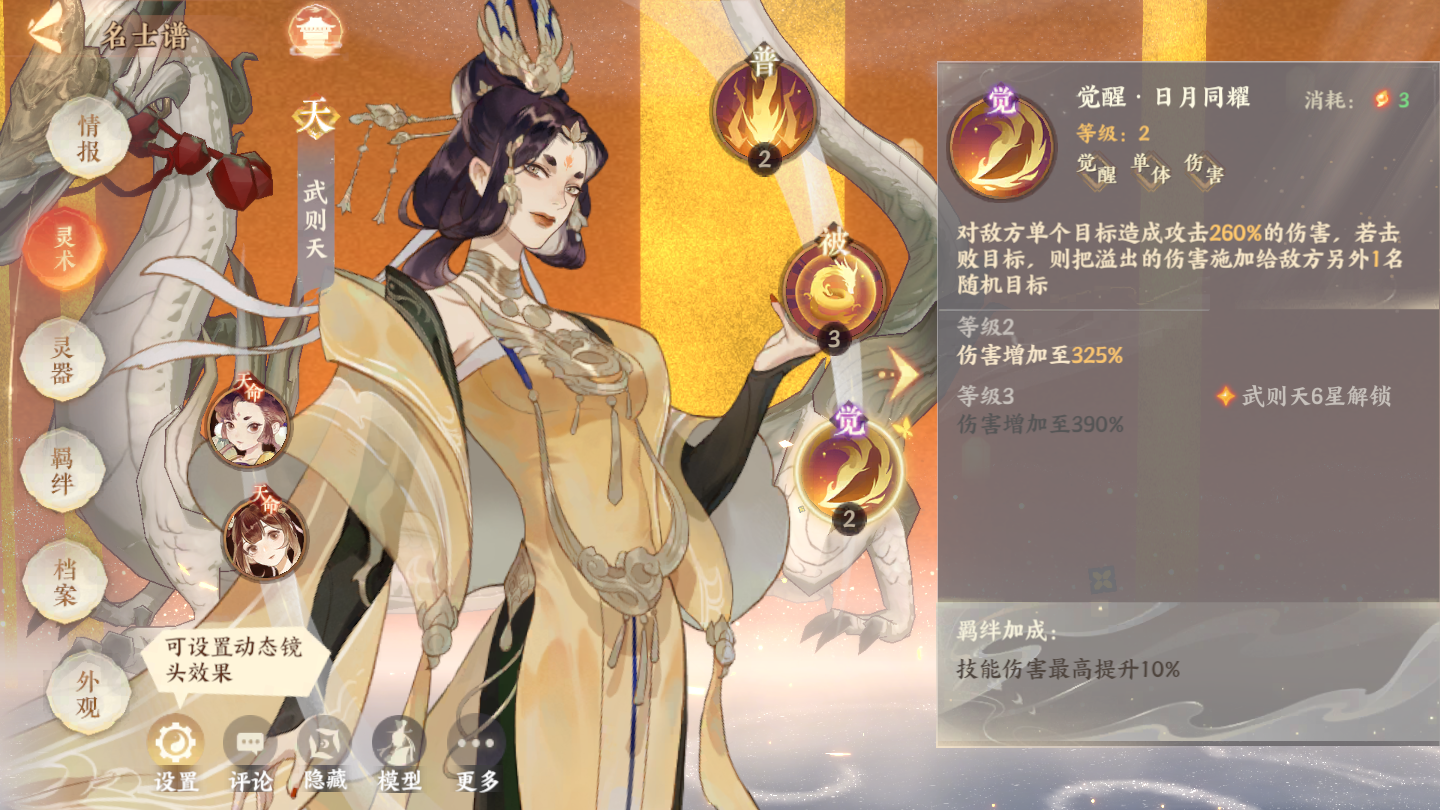Open the 设置 settings icon at bottom

173,744
